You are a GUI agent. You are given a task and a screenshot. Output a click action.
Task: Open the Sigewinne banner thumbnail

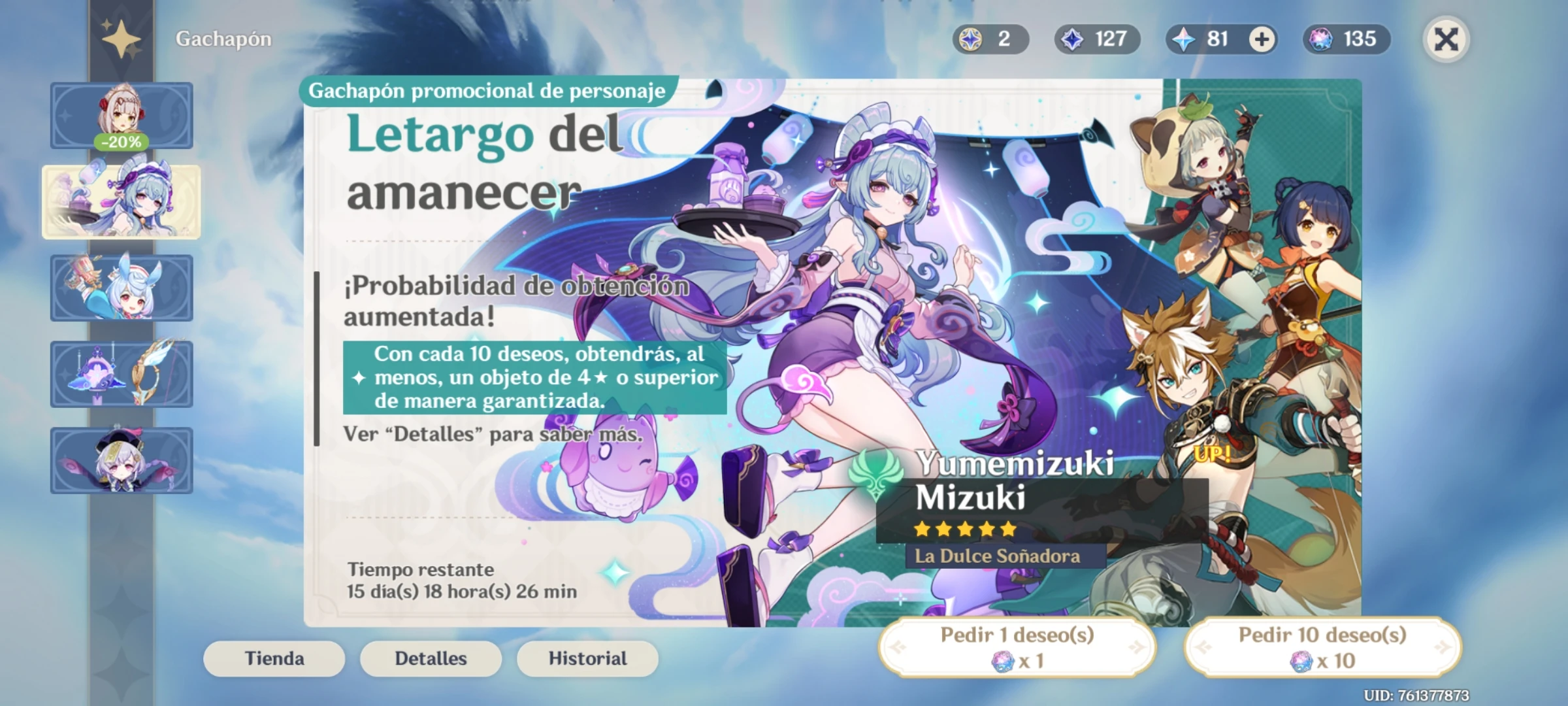coord(121,289)
